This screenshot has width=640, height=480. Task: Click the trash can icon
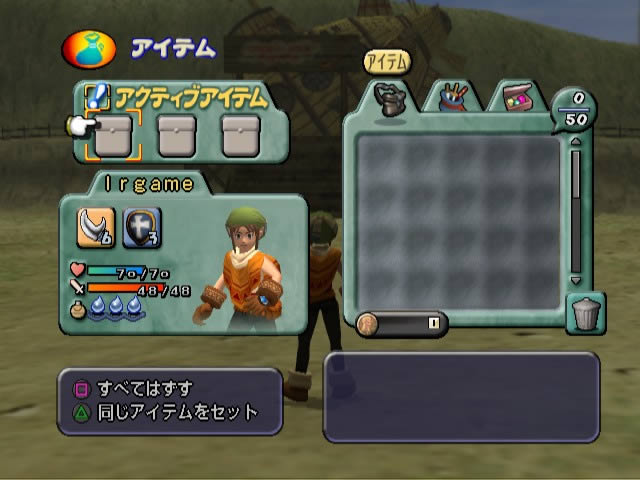point(584,314)
